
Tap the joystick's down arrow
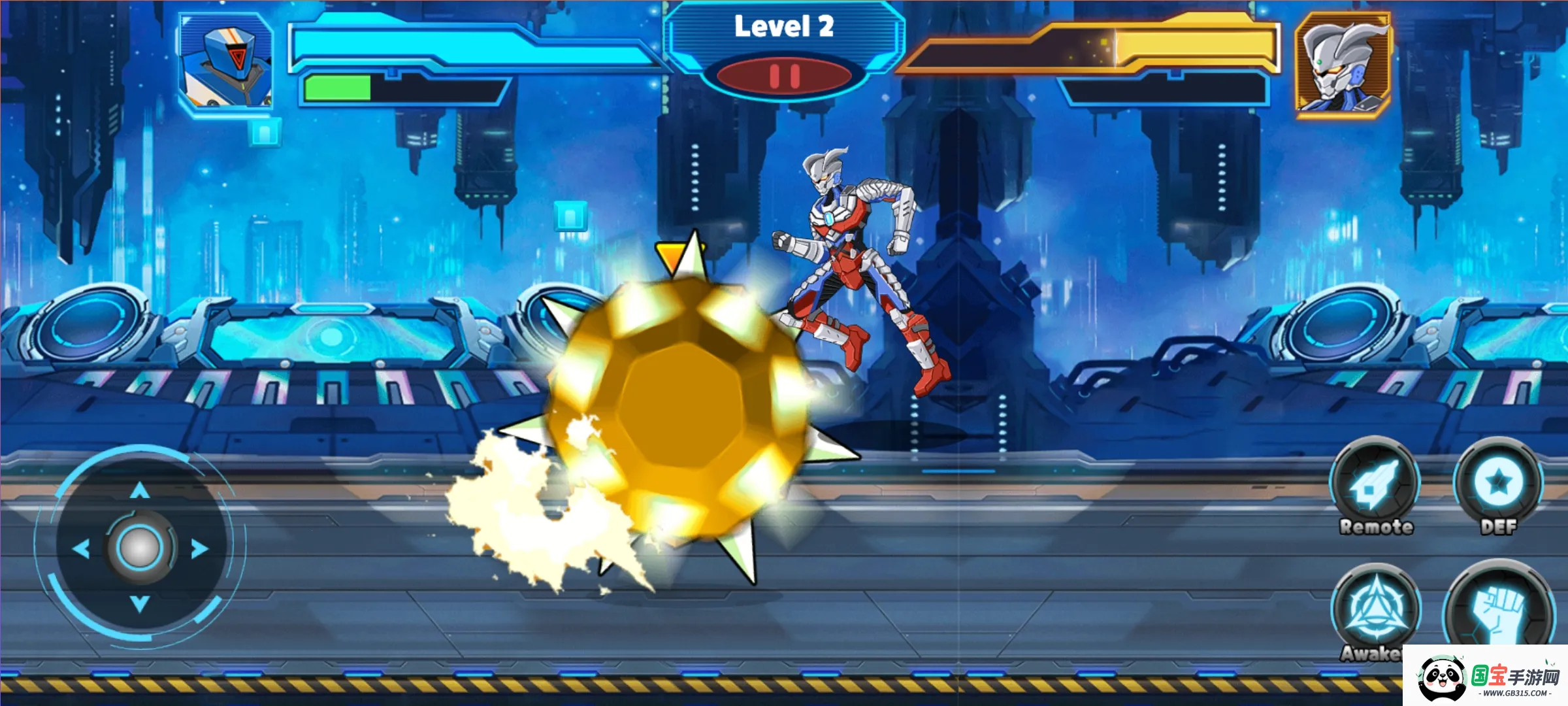139,603
